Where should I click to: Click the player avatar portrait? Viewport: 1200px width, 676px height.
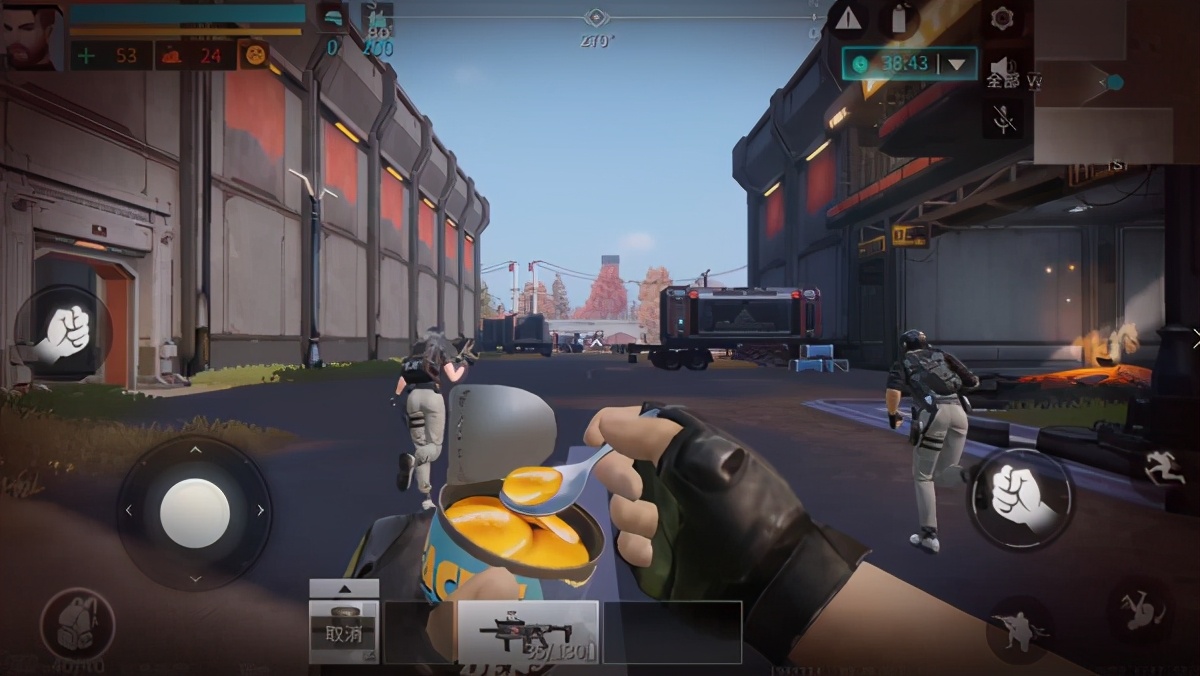(31, 36)
